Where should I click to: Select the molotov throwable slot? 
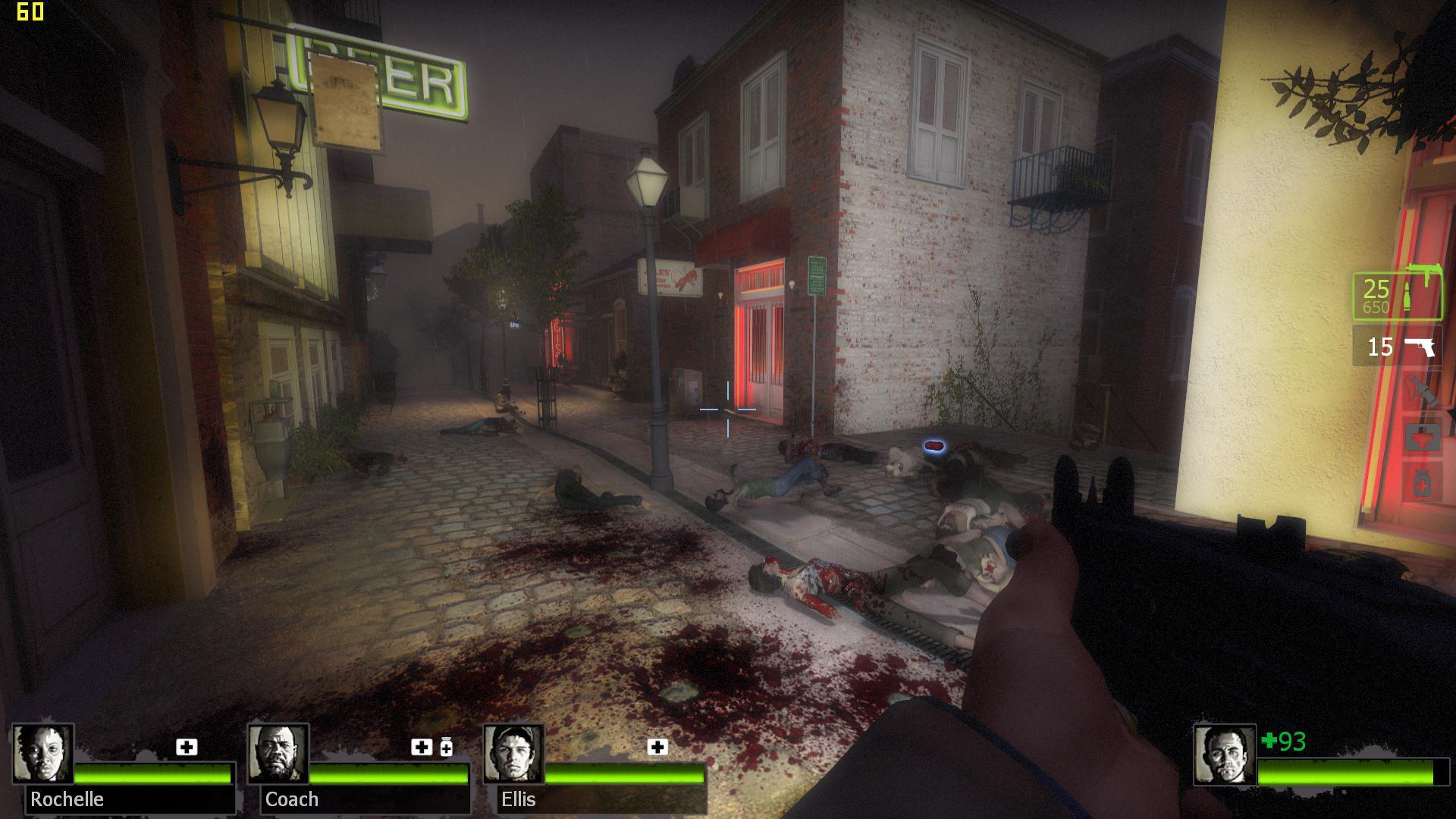1421,392
